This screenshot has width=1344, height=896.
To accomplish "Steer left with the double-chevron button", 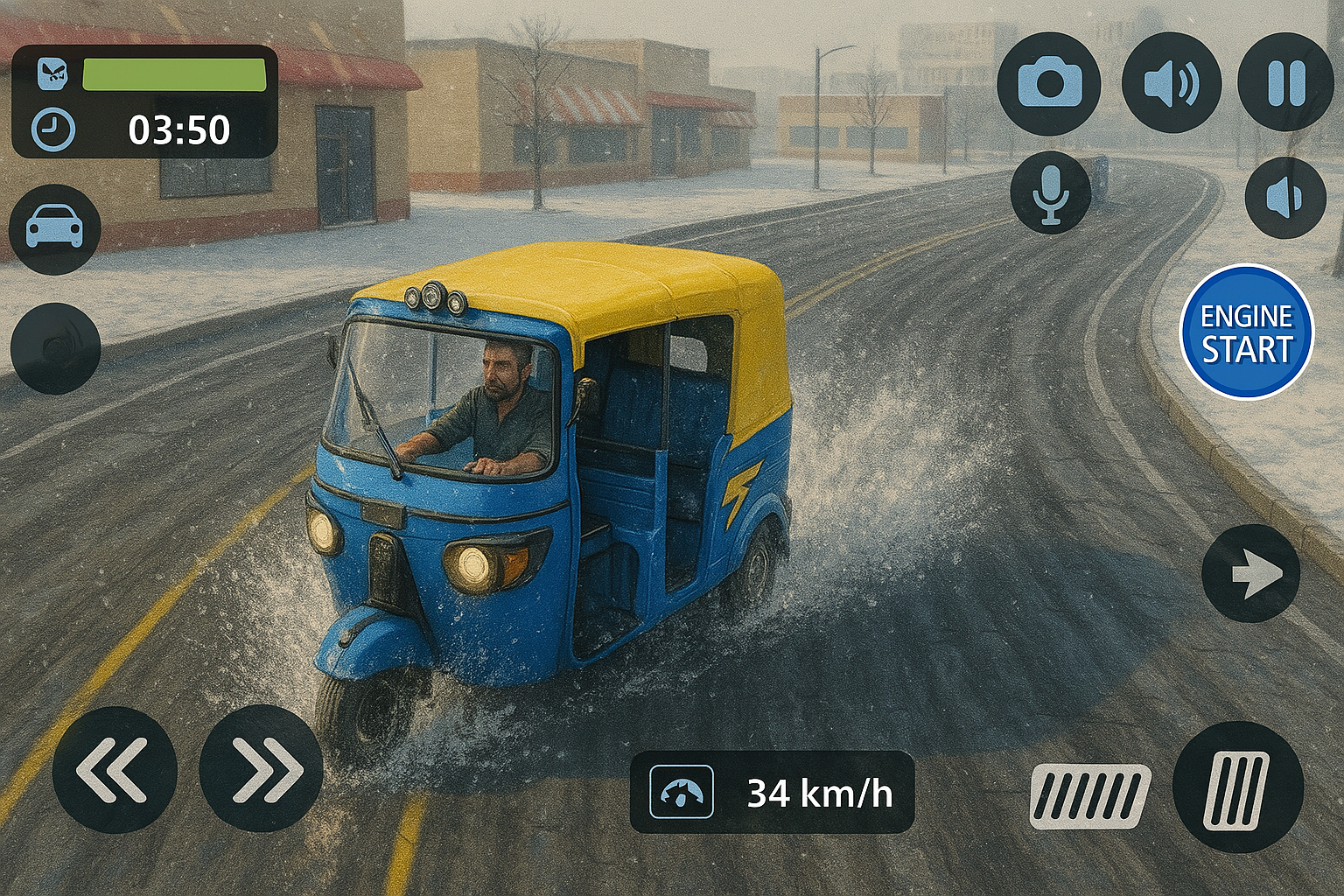I will [115, 770].
